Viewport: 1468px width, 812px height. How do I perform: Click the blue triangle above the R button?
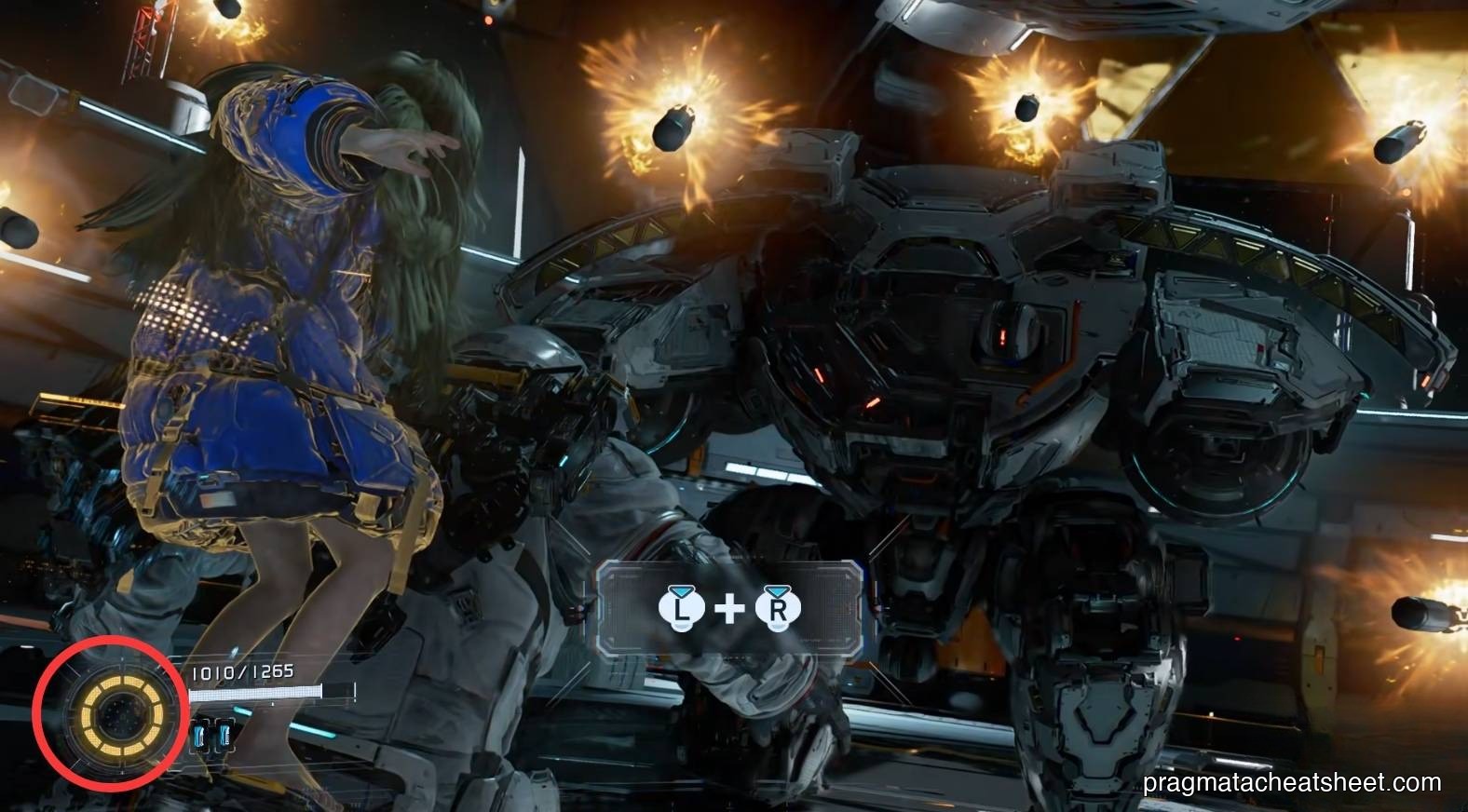coord(778,590)
